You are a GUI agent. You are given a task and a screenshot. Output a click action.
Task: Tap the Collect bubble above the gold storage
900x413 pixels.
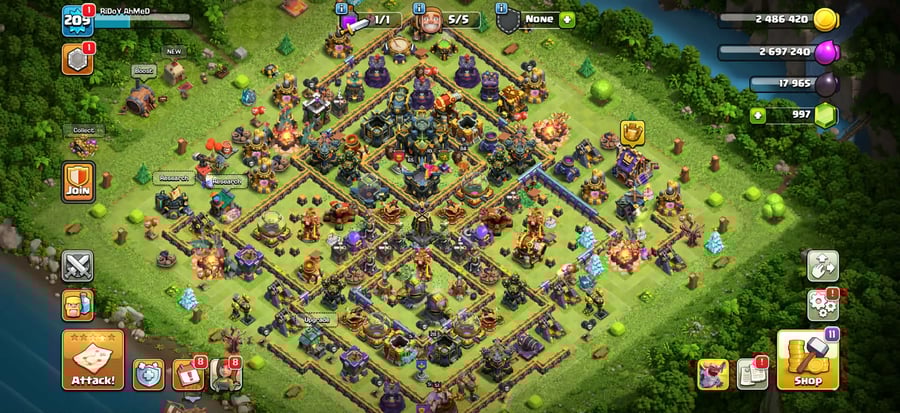83,130
